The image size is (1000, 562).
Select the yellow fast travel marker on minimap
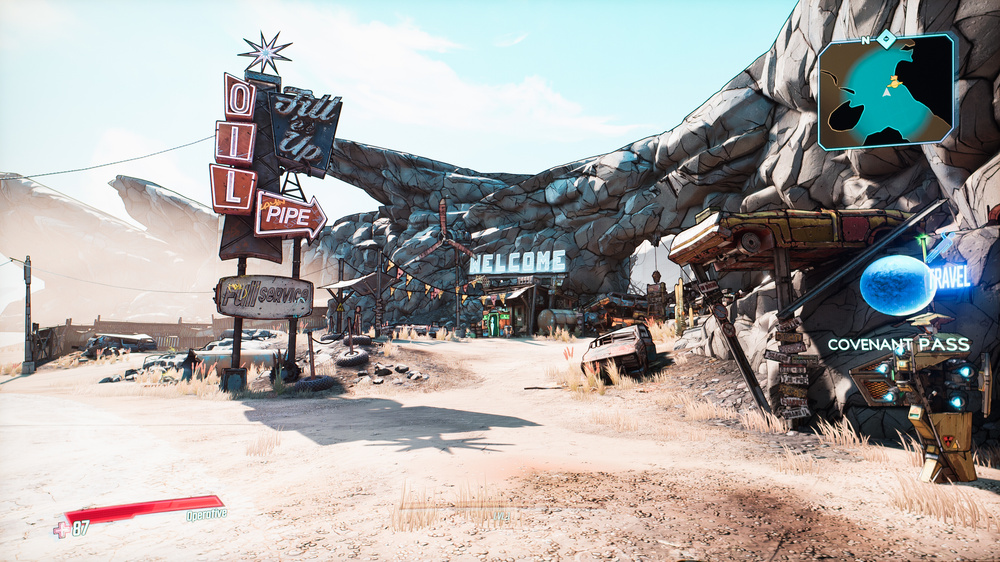[896, 81]
